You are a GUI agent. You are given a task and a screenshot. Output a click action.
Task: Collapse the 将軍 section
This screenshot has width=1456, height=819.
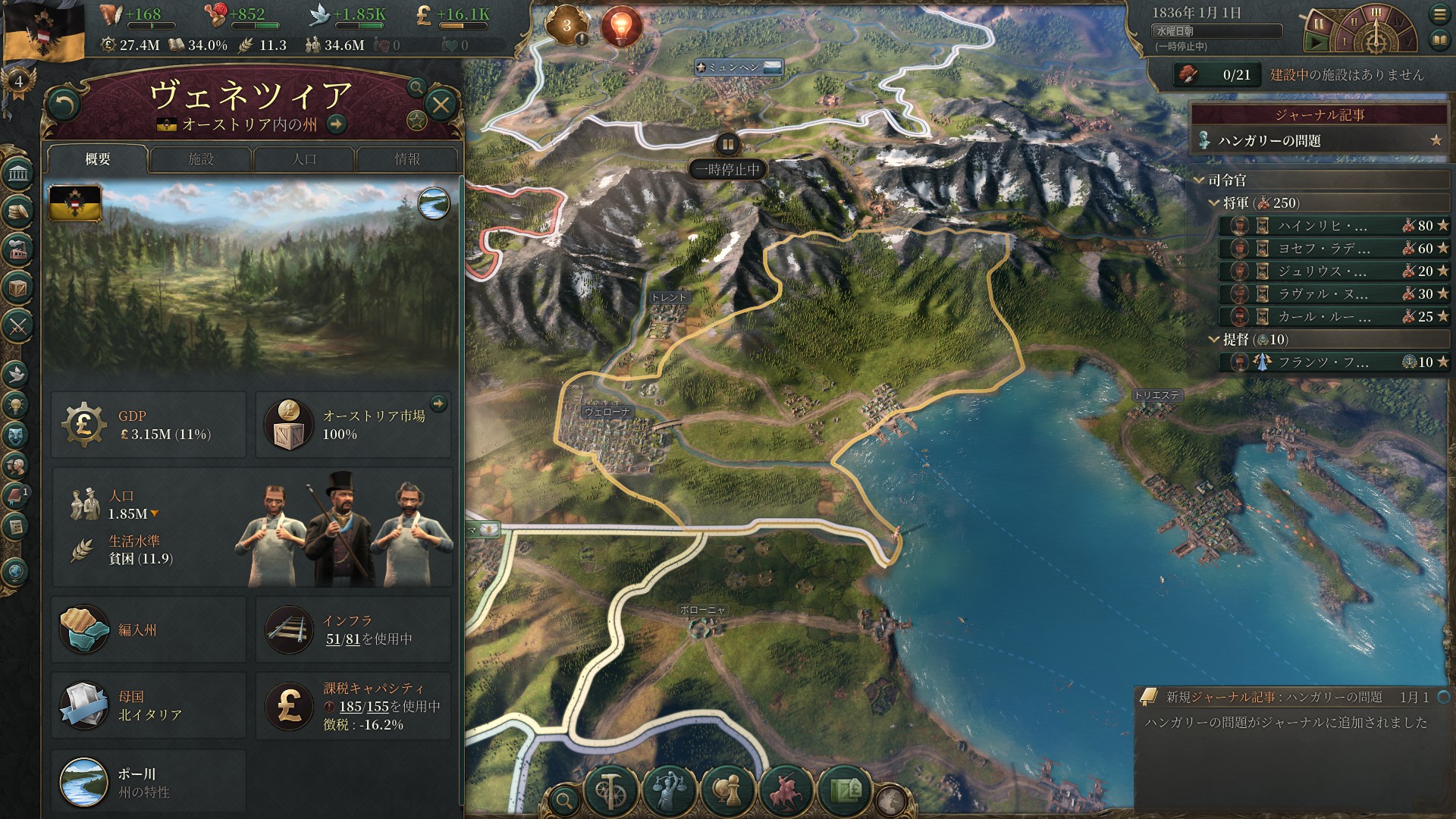click(1214, 203)
